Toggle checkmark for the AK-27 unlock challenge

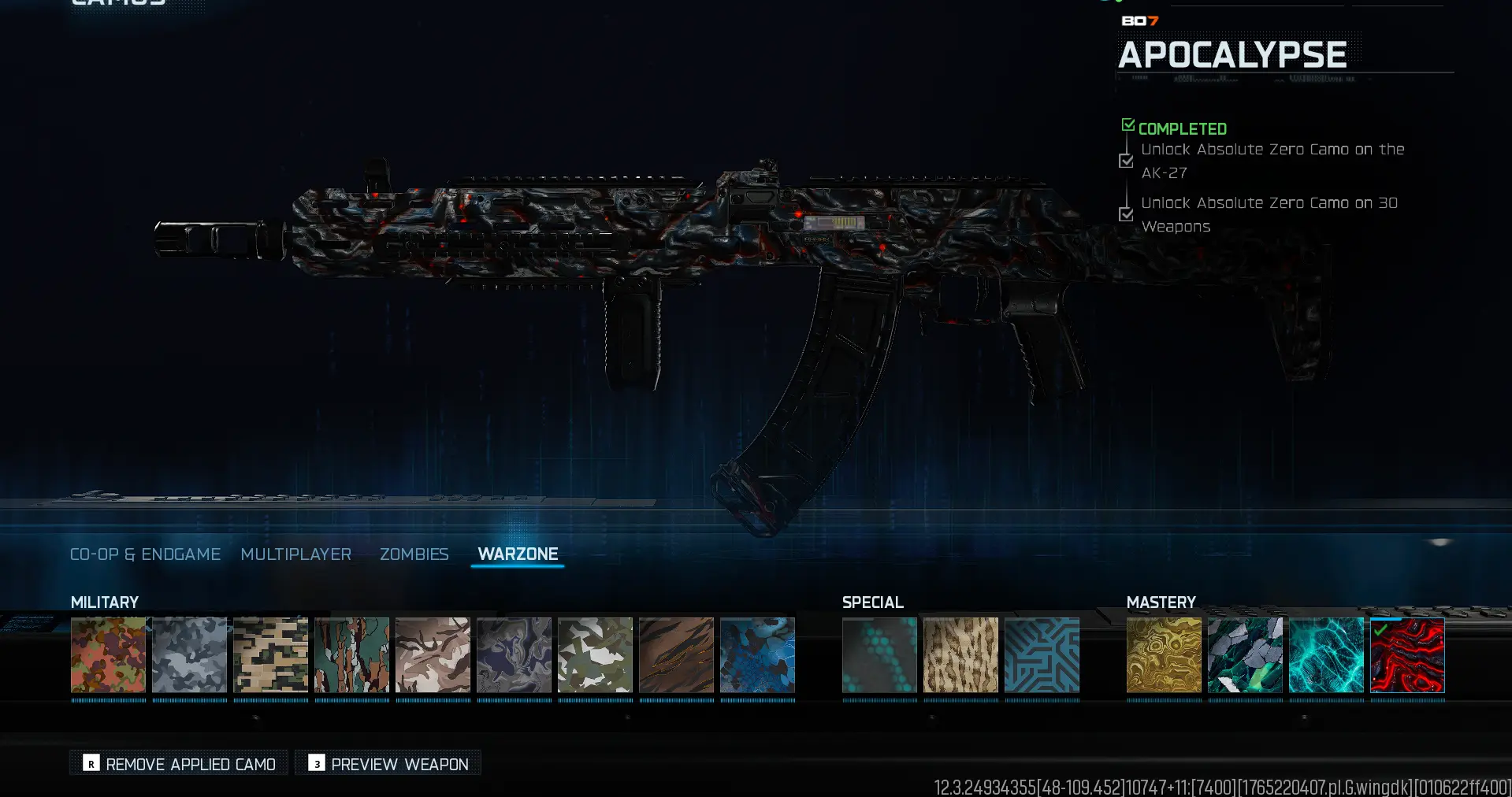(x=1125, y=161)
